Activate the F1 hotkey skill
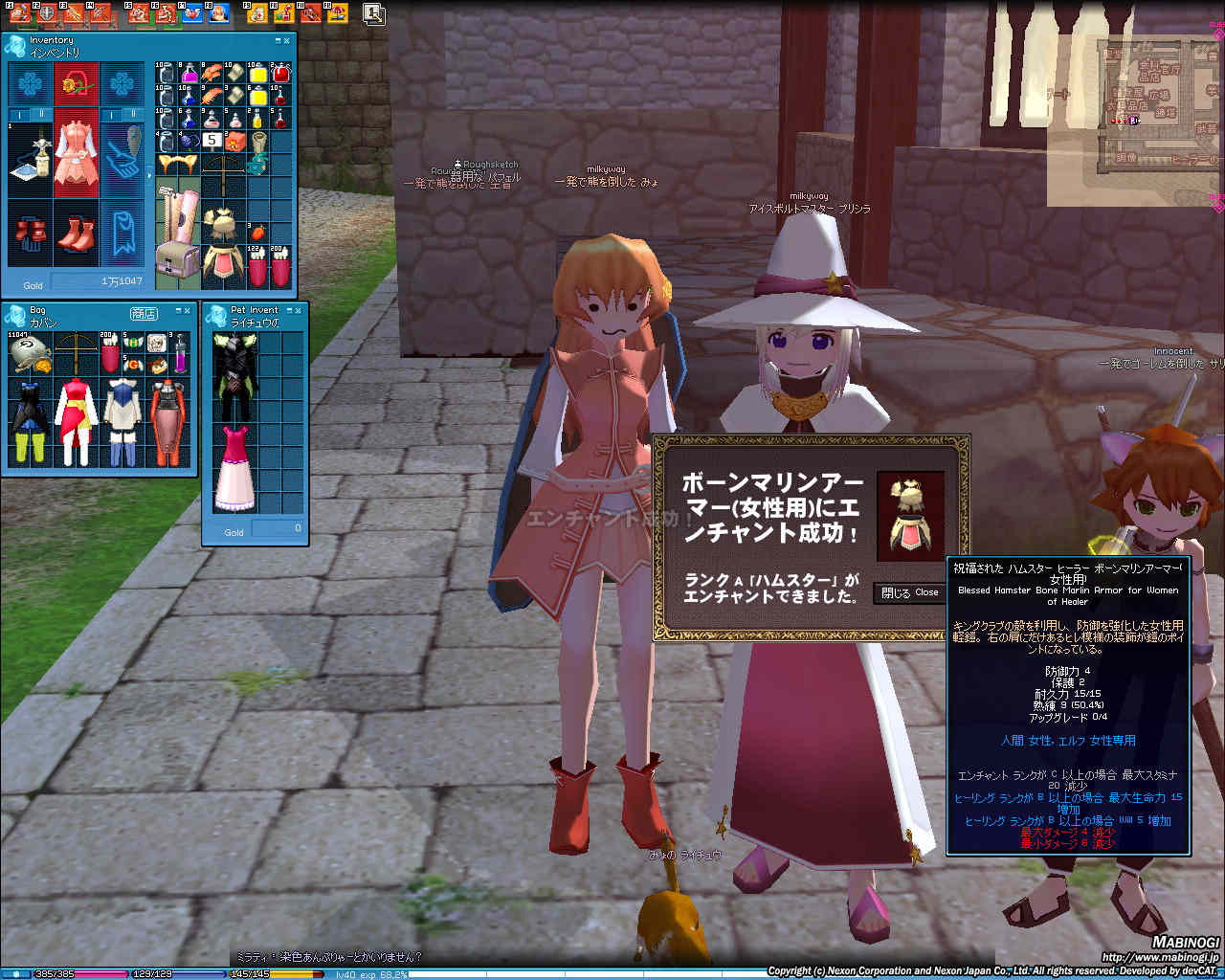This screenshot has height=980, width=1225. tap(21, 13)
